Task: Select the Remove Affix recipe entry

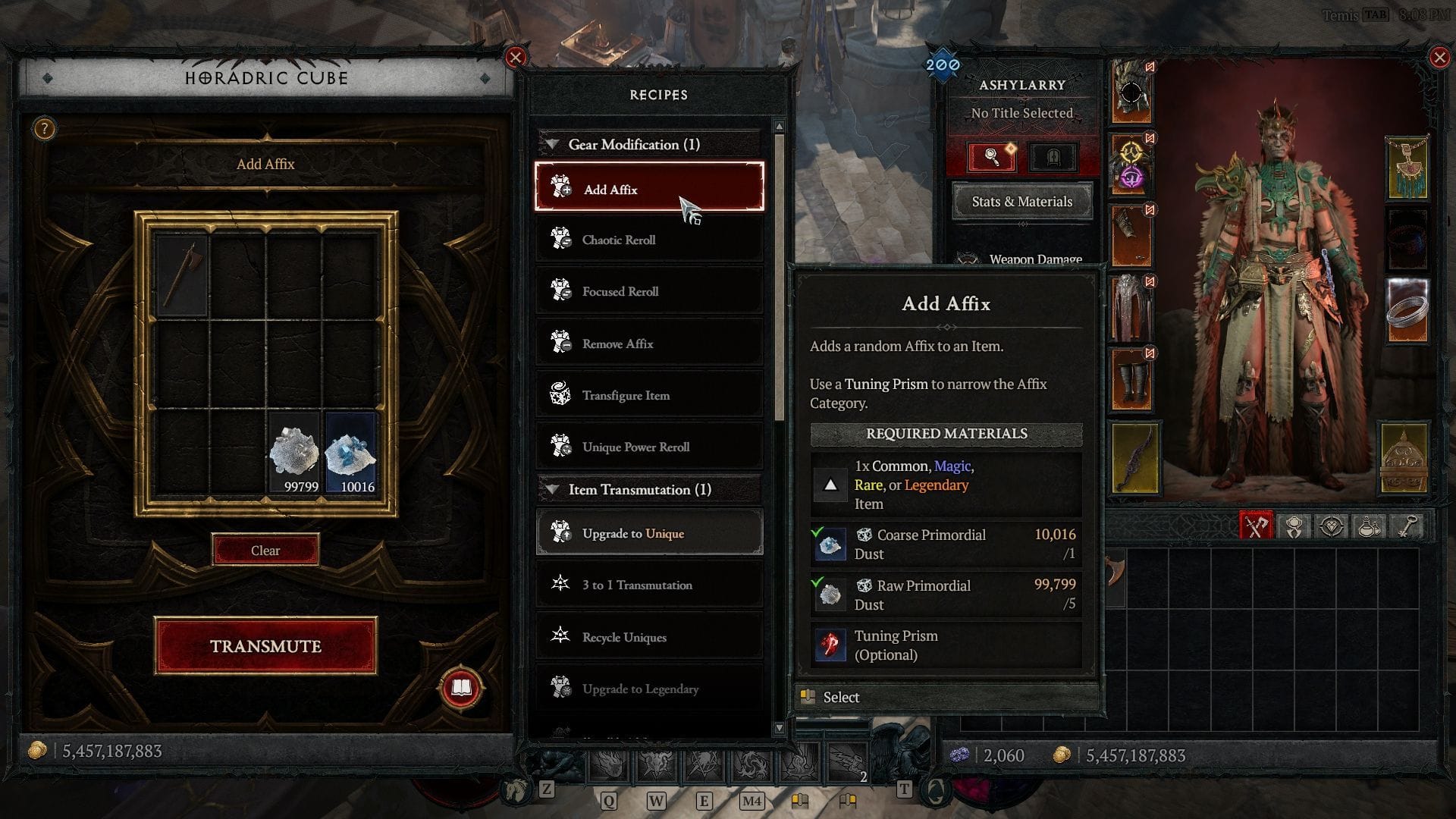Action: point(649,343)
